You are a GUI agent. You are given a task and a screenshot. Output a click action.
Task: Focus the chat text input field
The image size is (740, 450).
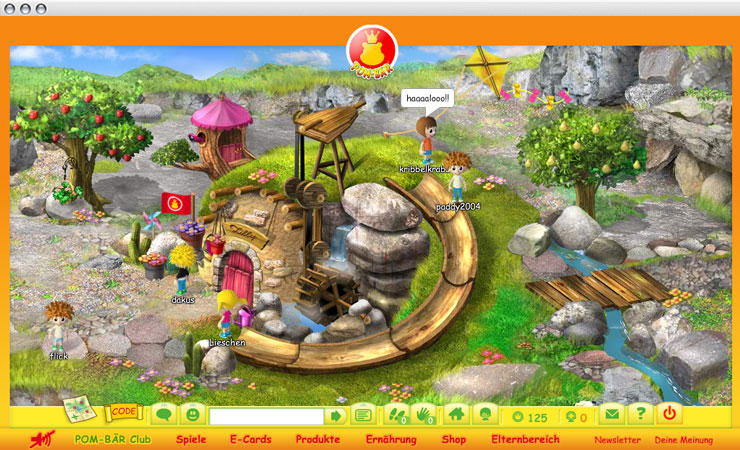(266, 415)
